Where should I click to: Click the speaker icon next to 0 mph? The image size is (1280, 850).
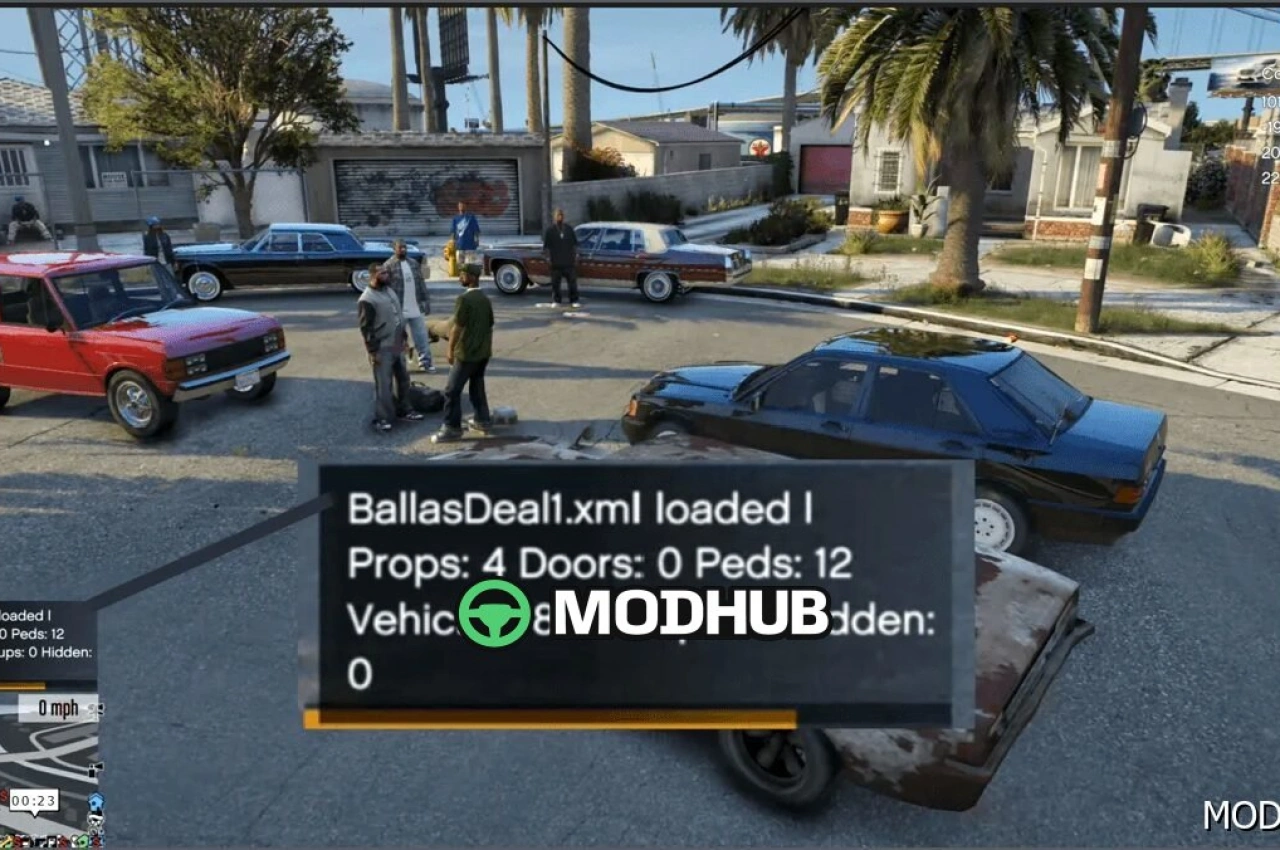97,708
